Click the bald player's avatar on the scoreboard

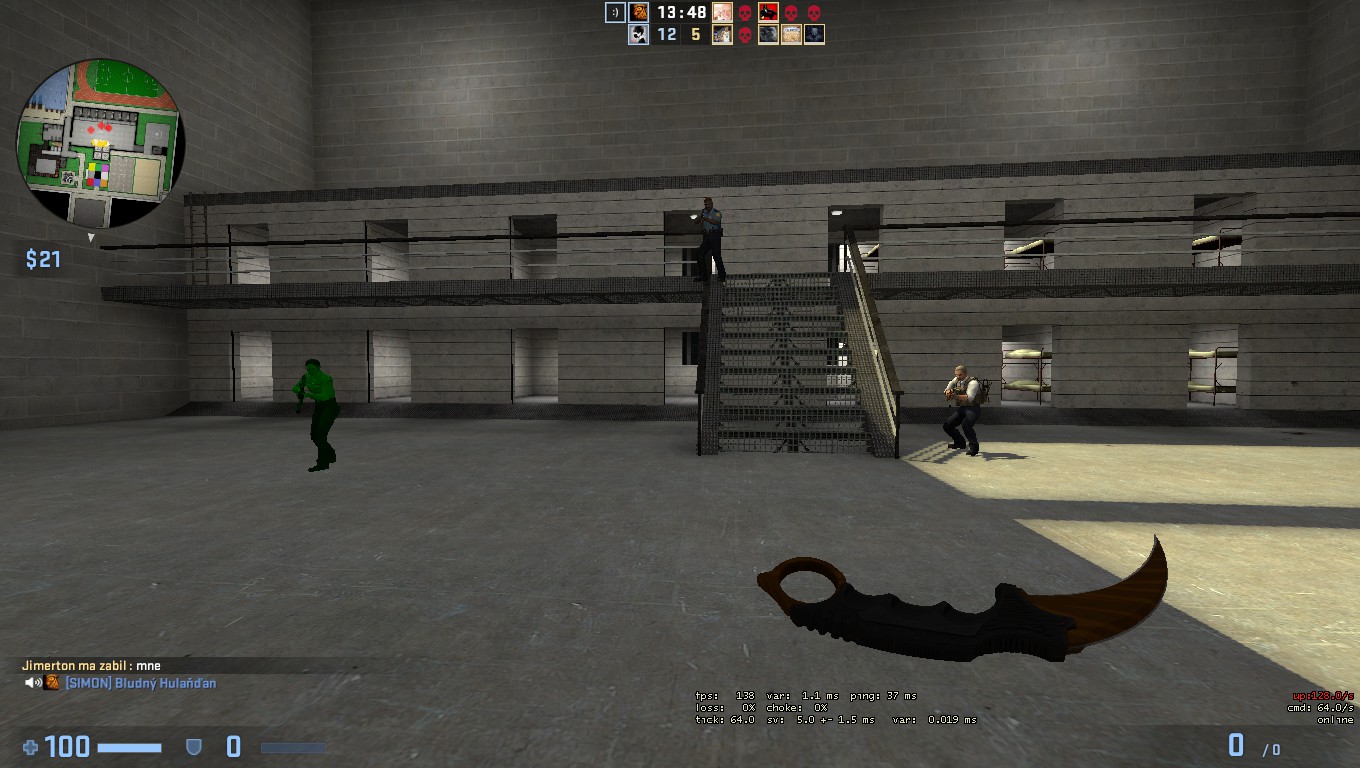click(x=722, y=13)
